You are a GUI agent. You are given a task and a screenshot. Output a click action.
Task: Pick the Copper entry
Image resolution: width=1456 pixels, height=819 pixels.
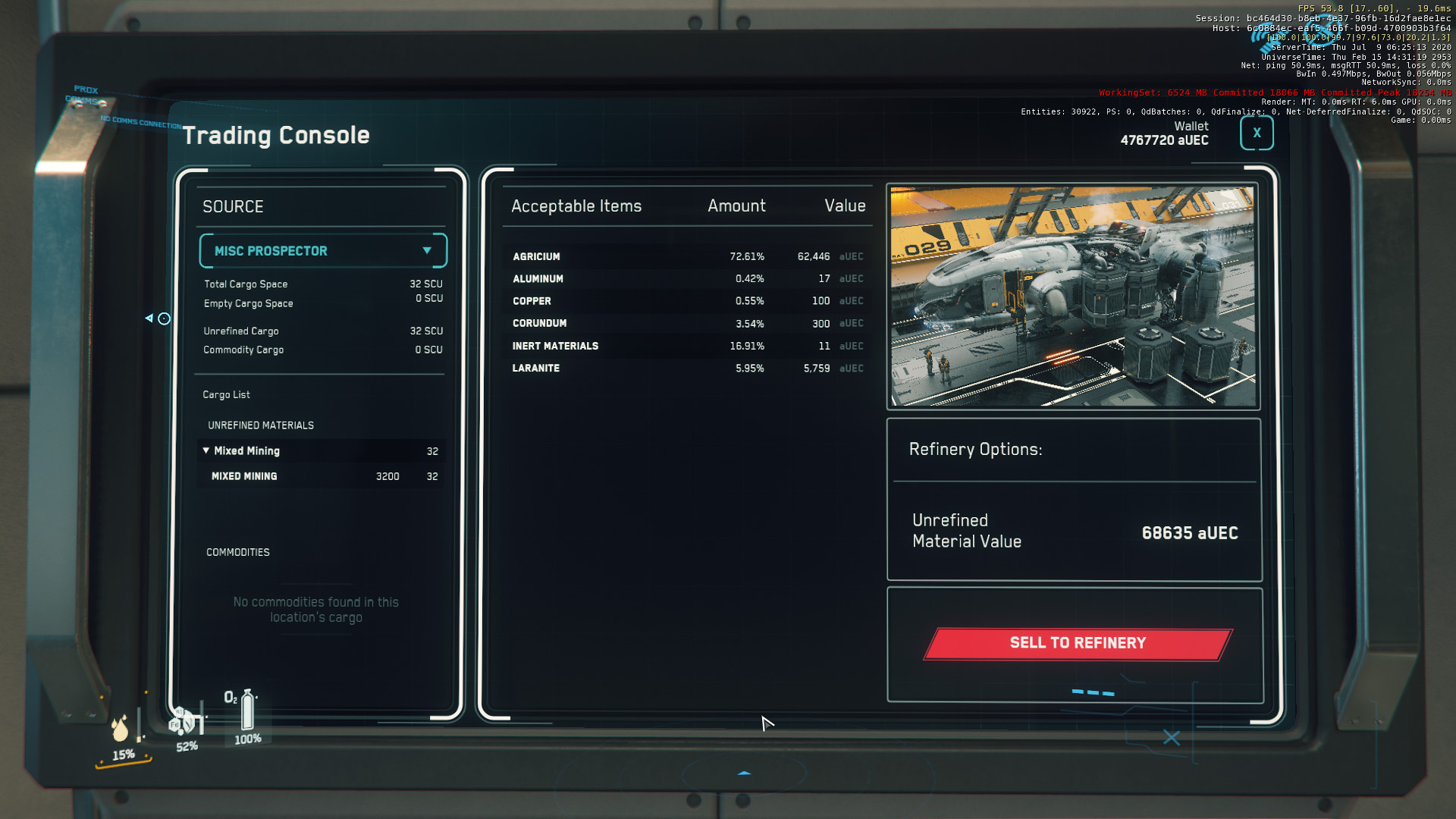(686, 301)
